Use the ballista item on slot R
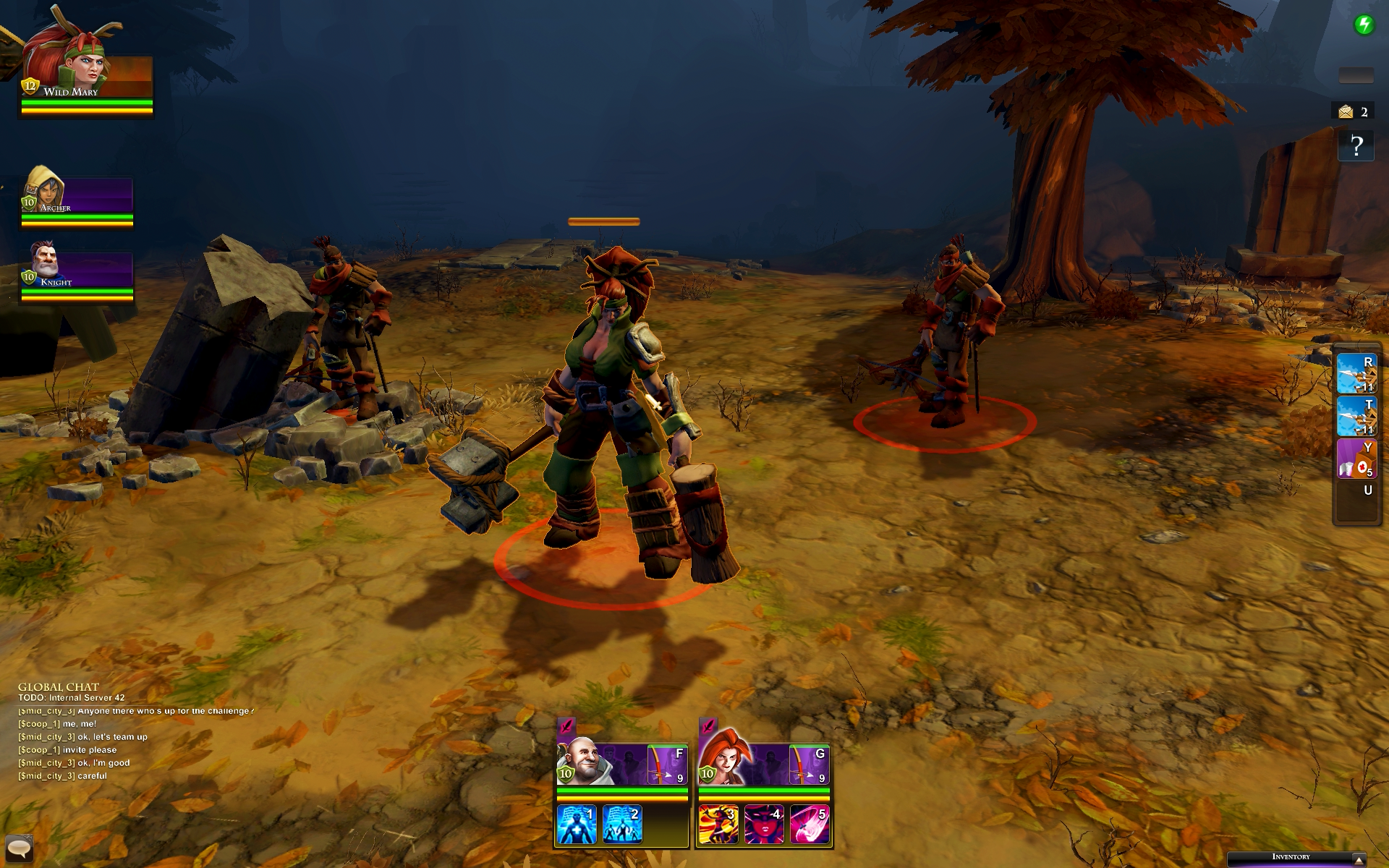The image size is (1389, 868). tap(1356, 373)
